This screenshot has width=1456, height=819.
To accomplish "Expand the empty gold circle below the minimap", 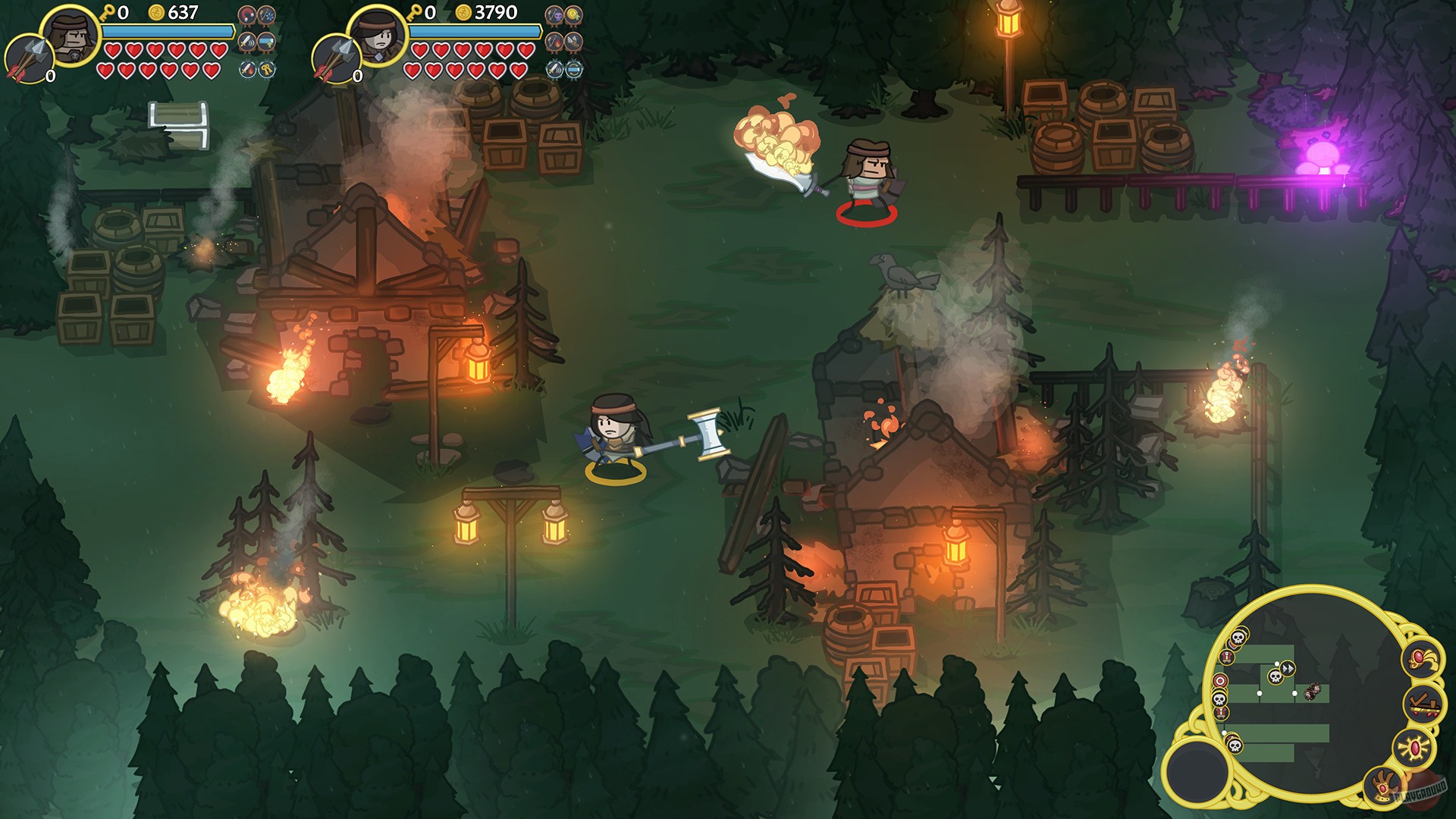I will pyautogui.click(x=1196, y=773).
